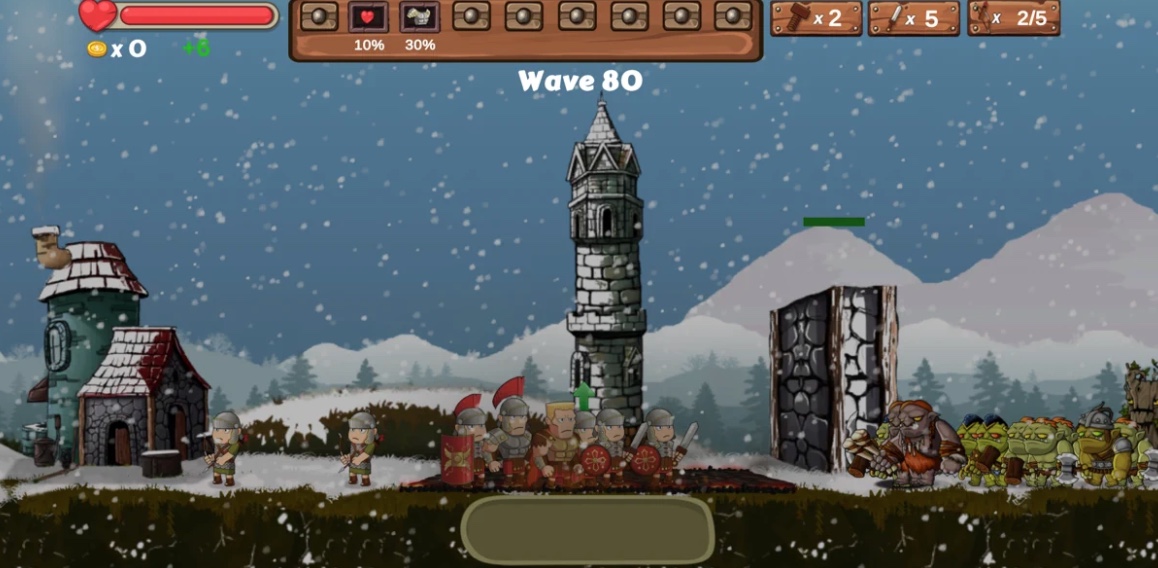Click the sword soldier counter
Screen dimensions: 1158x568
click(x=914, y=18)
